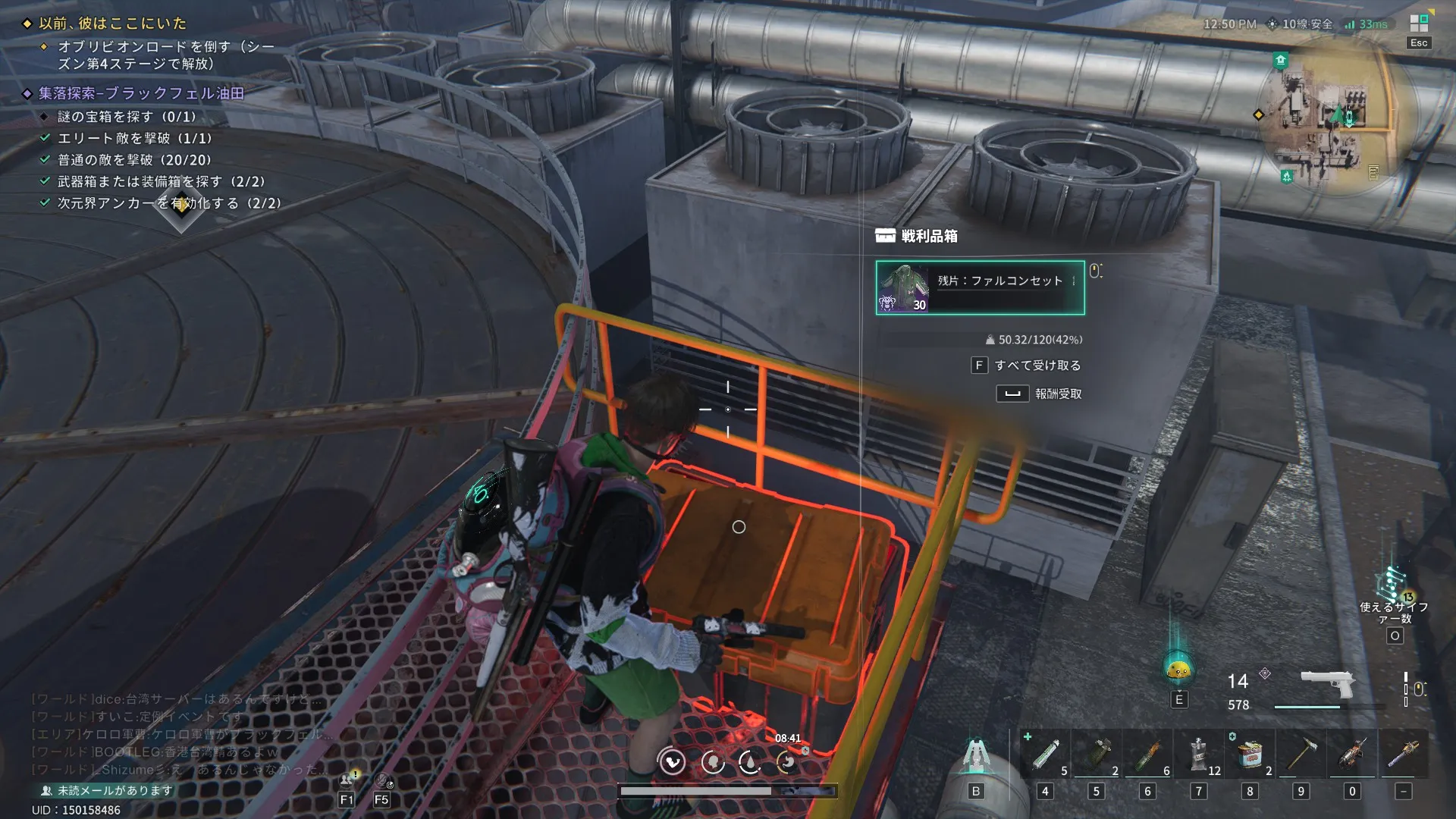
Task: Use the canned food hotbar slot
Action: point(1250,754)
